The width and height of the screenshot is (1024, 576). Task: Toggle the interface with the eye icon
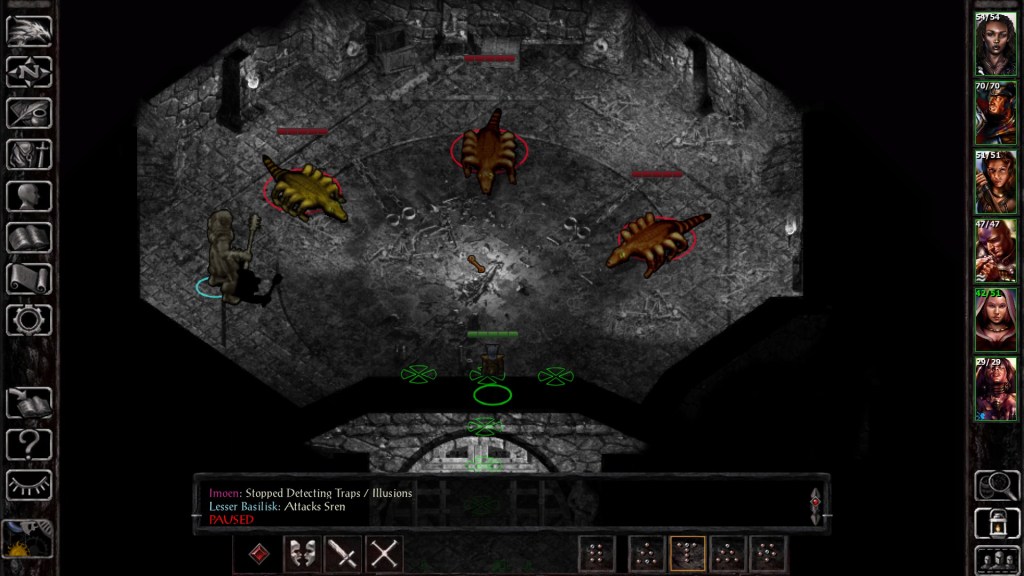29,484
